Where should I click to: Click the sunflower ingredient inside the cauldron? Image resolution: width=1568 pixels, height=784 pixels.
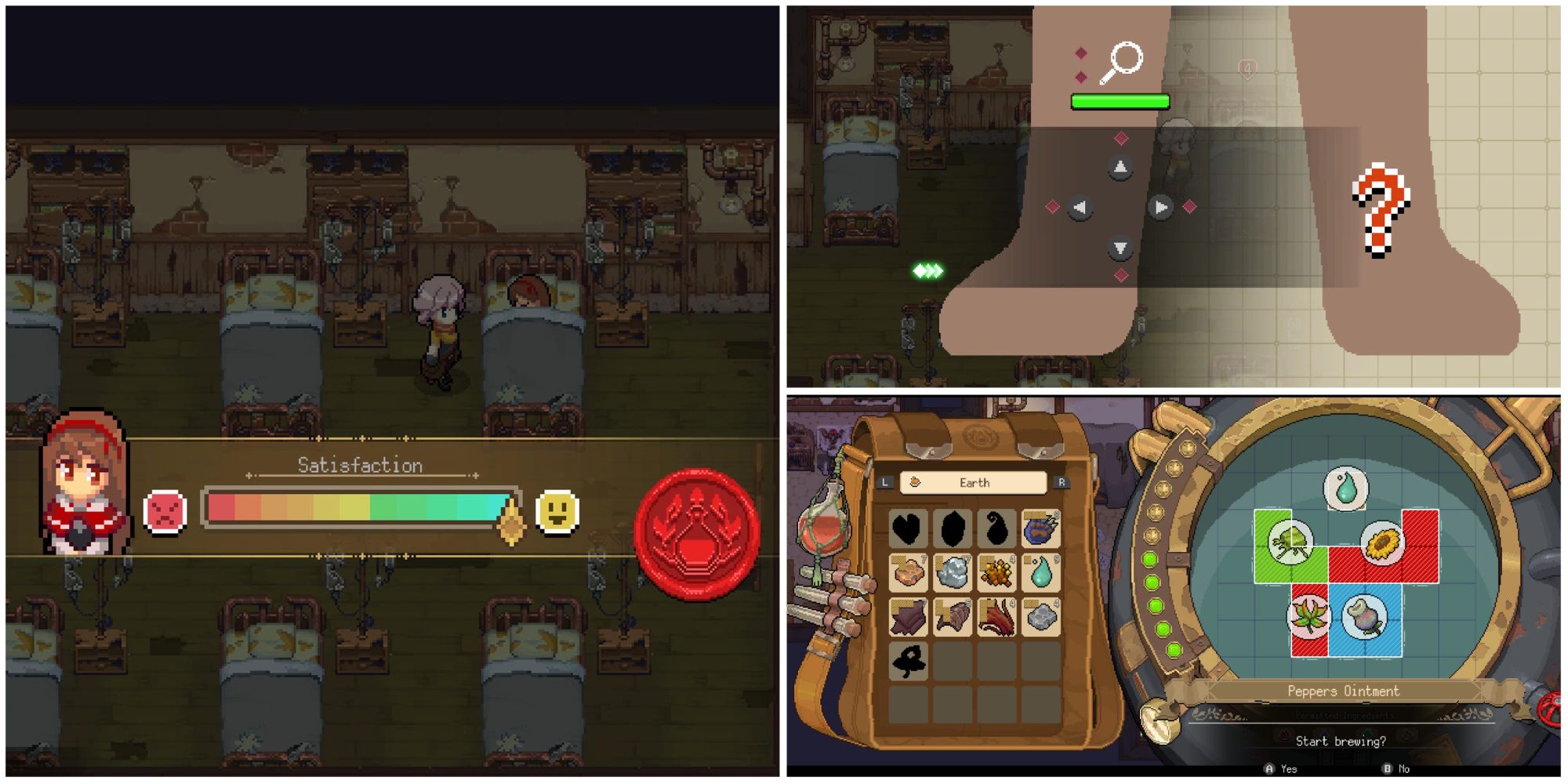1382,543
